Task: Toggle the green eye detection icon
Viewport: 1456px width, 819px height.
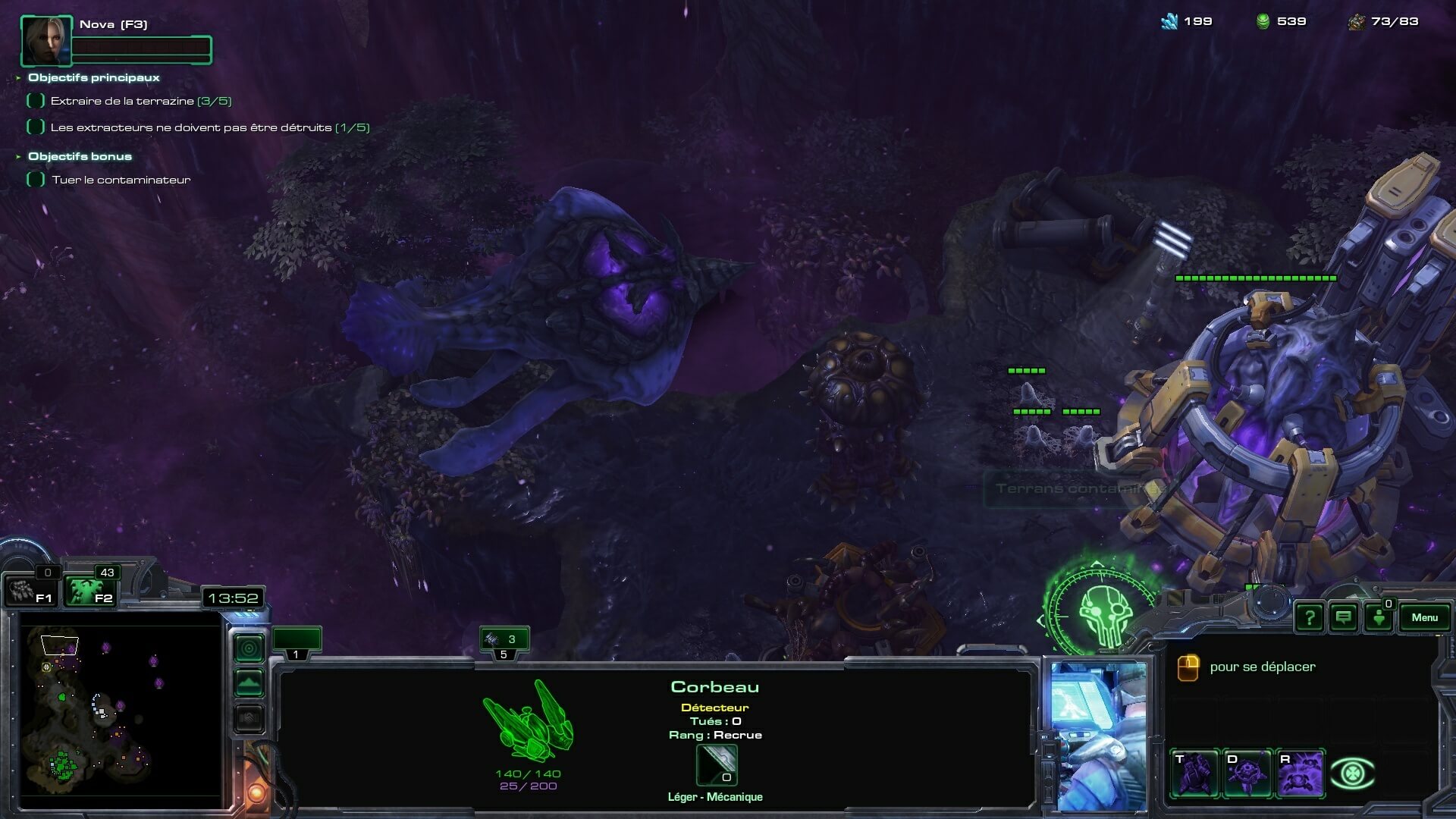Action: [x=1352, y=774]
